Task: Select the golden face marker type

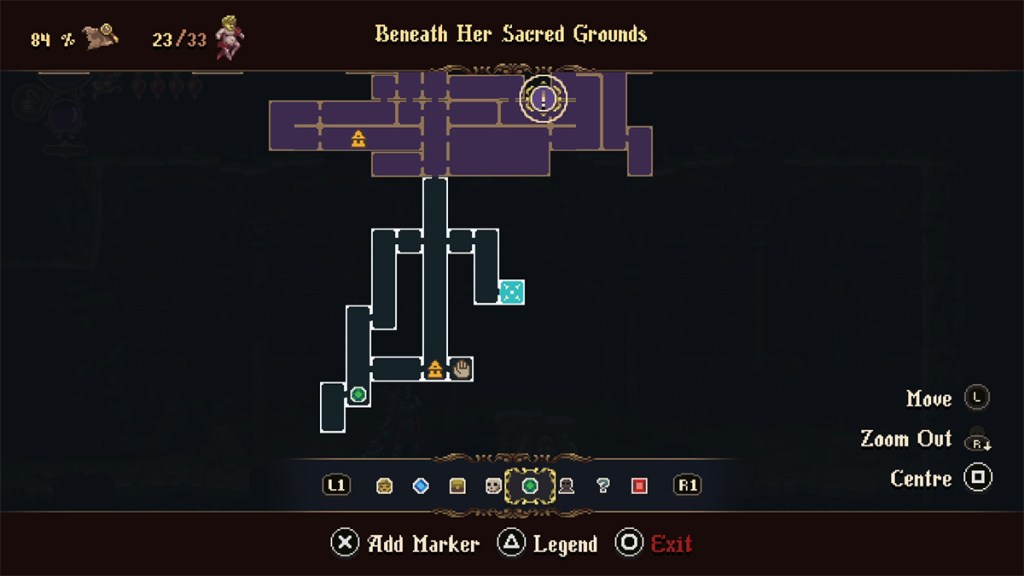Action: pos(385,486)
